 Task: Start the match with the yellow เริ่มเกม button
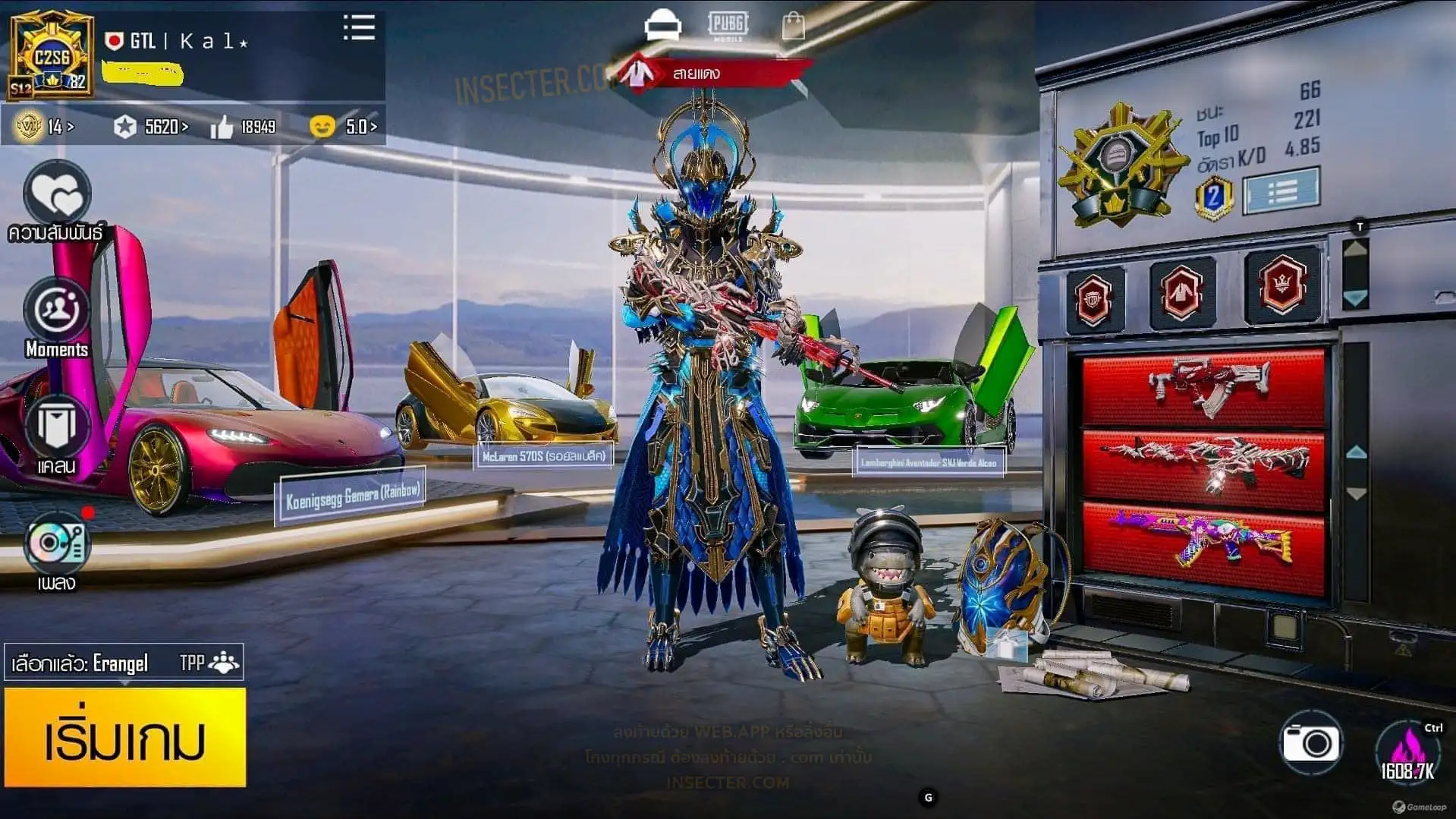[x=125, y=737]
